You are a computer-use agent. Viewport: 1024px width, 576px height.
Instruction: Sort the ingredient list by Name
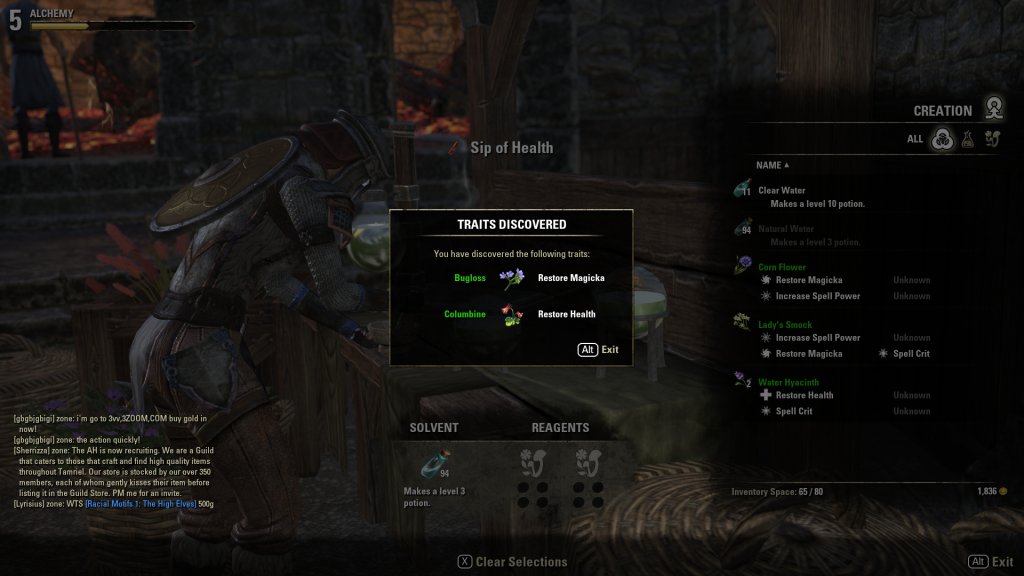point(771,165)
